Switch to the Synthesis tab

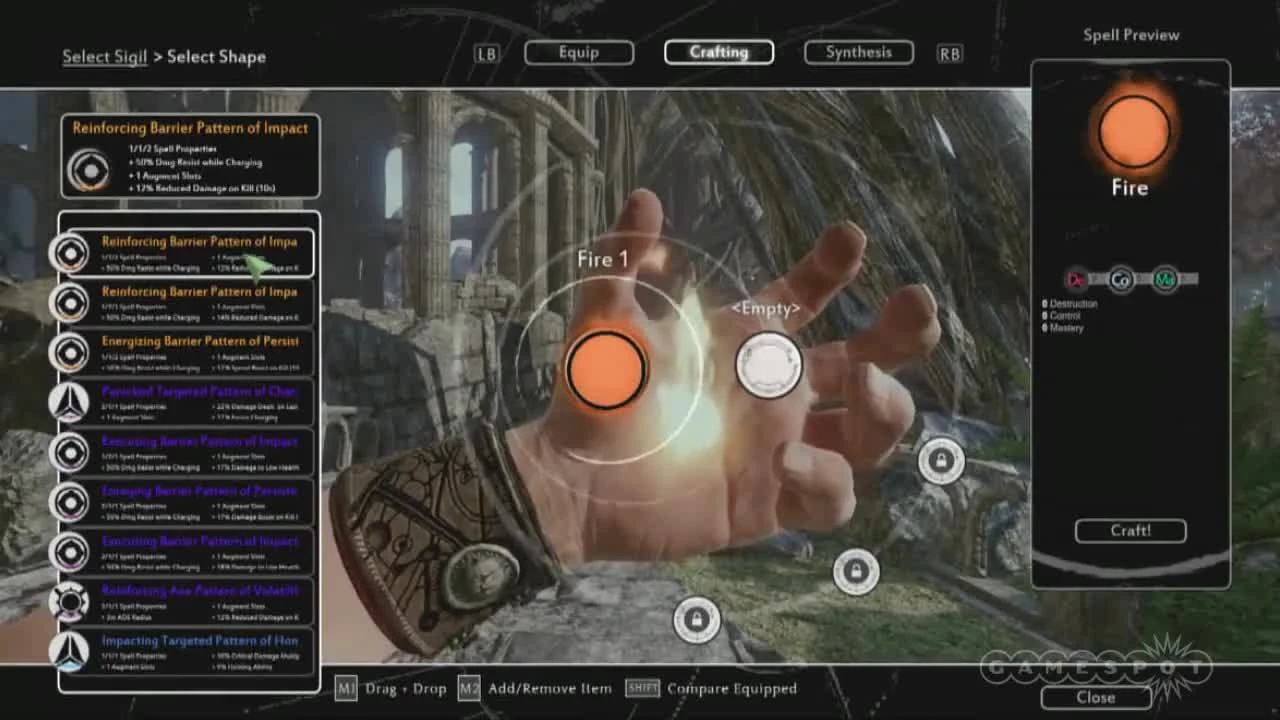[x=857, y=51]
